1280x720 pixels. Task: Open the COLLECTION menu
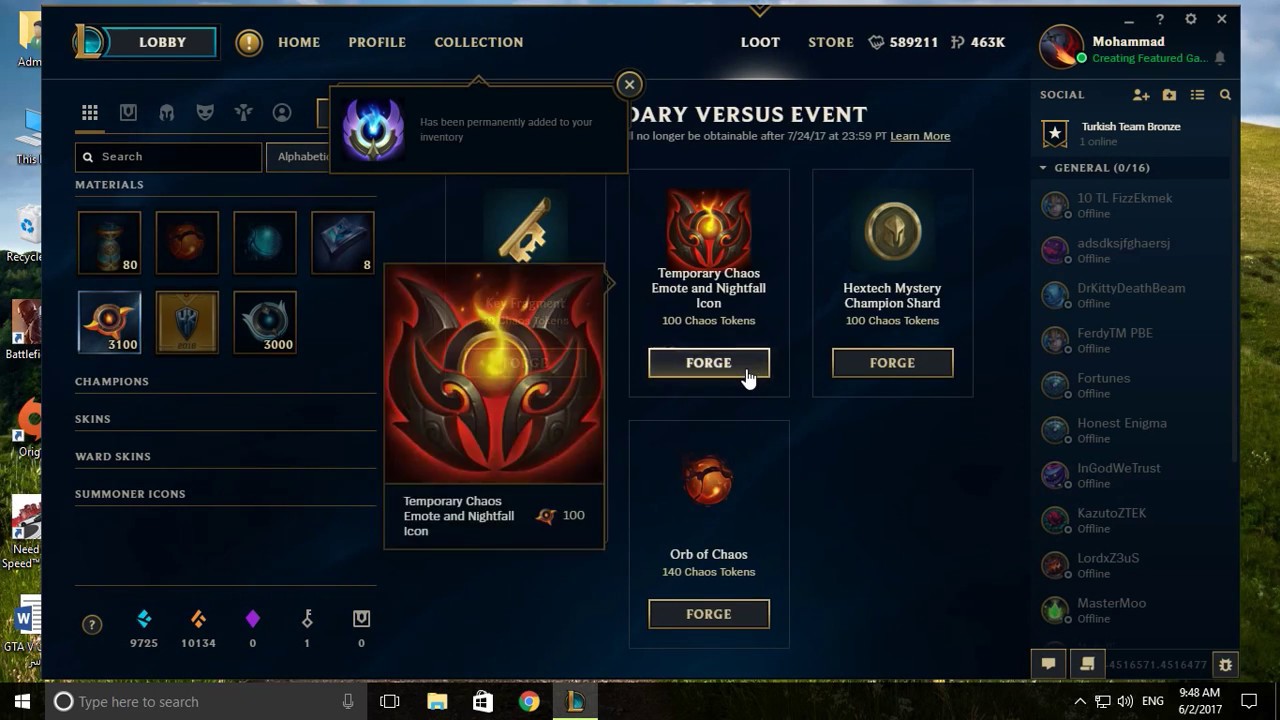(x=479, y=42)
